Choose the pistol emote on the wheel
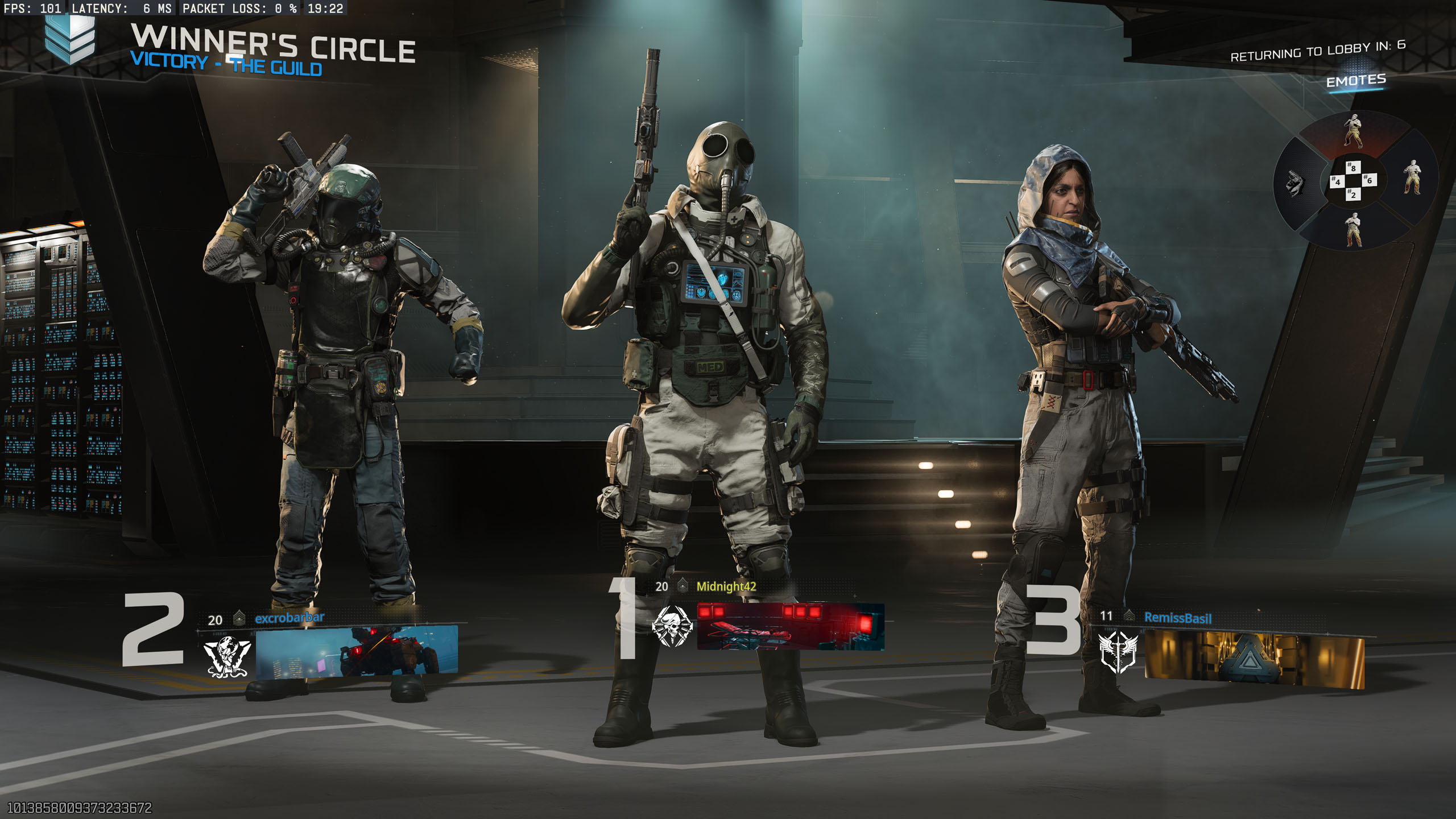Viewport: 1456px width, 819px height. (x=1295, y=183)
